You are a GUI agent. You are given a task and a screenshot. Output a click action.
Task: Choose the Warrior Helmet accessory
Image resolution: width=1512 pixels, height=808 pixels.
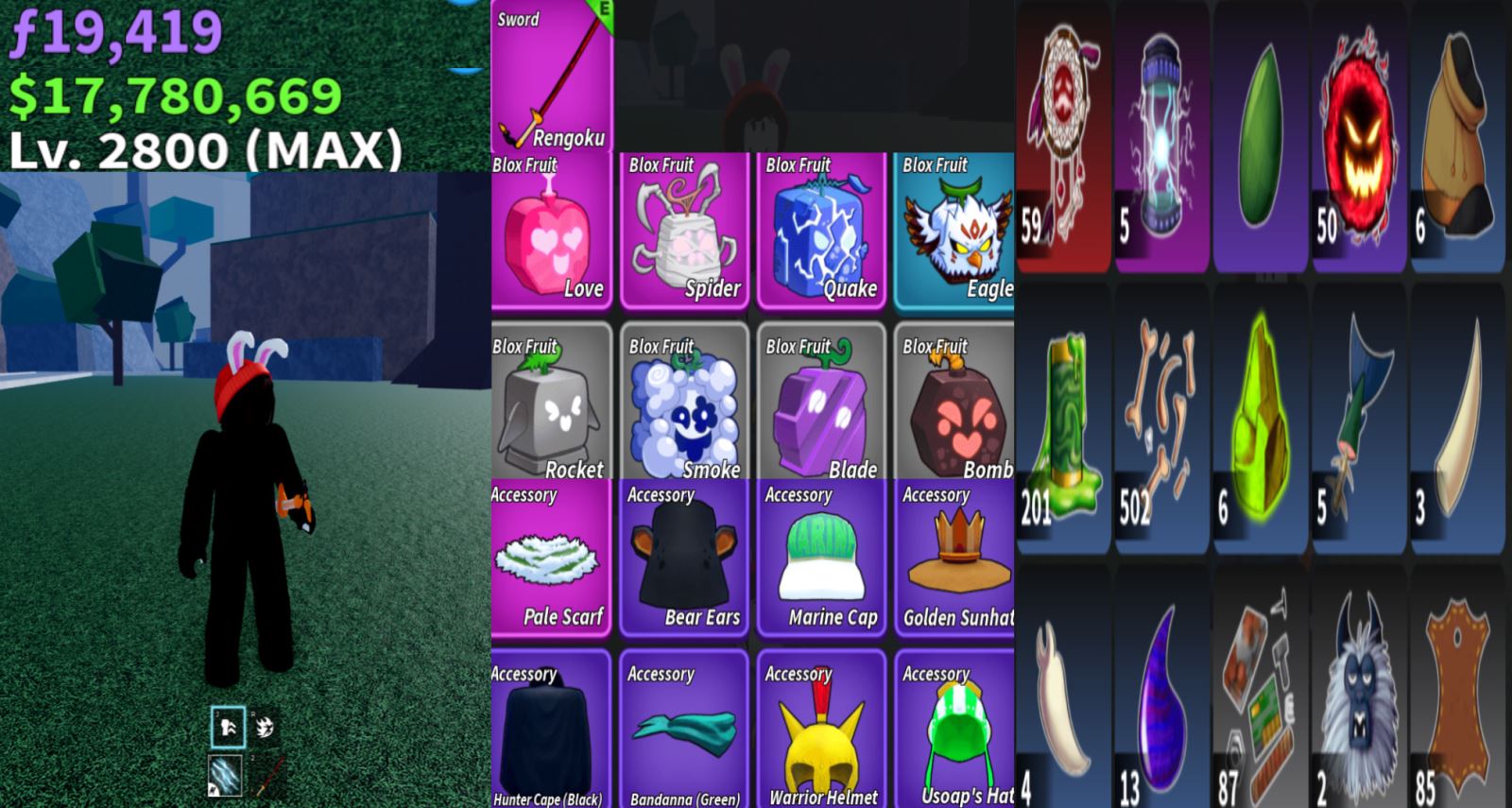821,730
